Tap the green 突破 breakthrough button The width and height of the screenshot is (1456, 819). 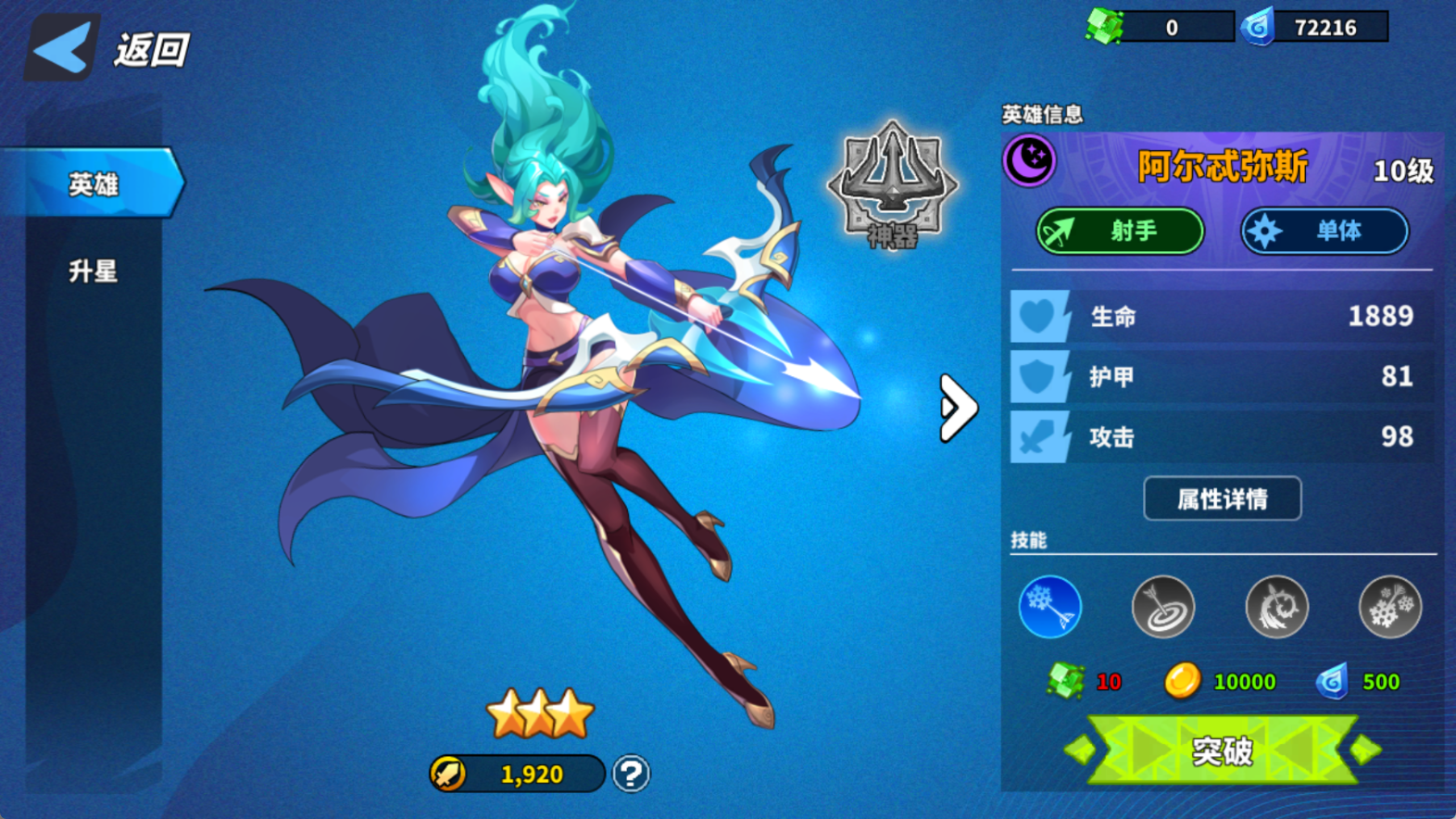1223,750
